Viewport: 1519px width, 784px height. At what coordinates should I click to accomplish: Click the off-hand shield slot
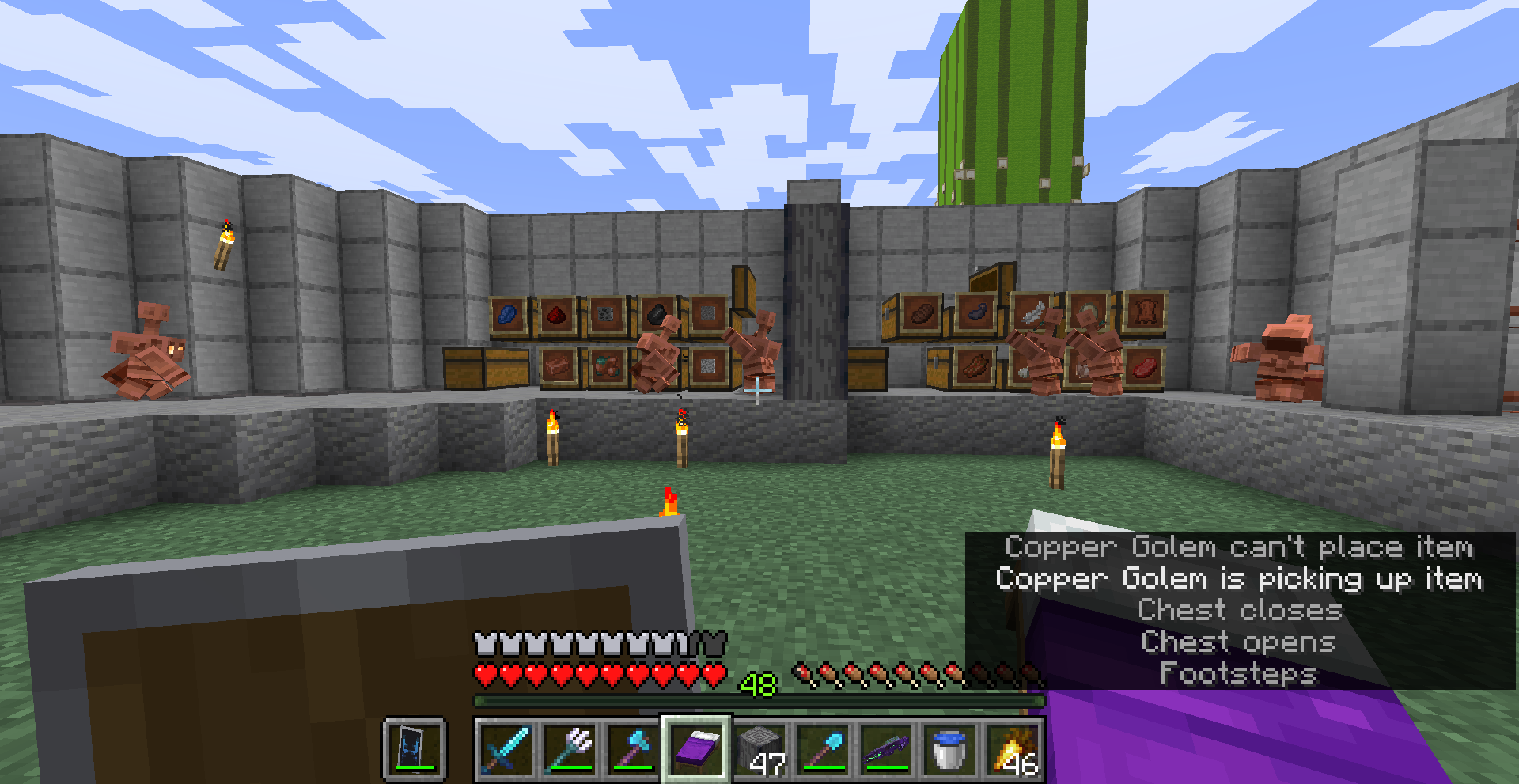point(415,748)
